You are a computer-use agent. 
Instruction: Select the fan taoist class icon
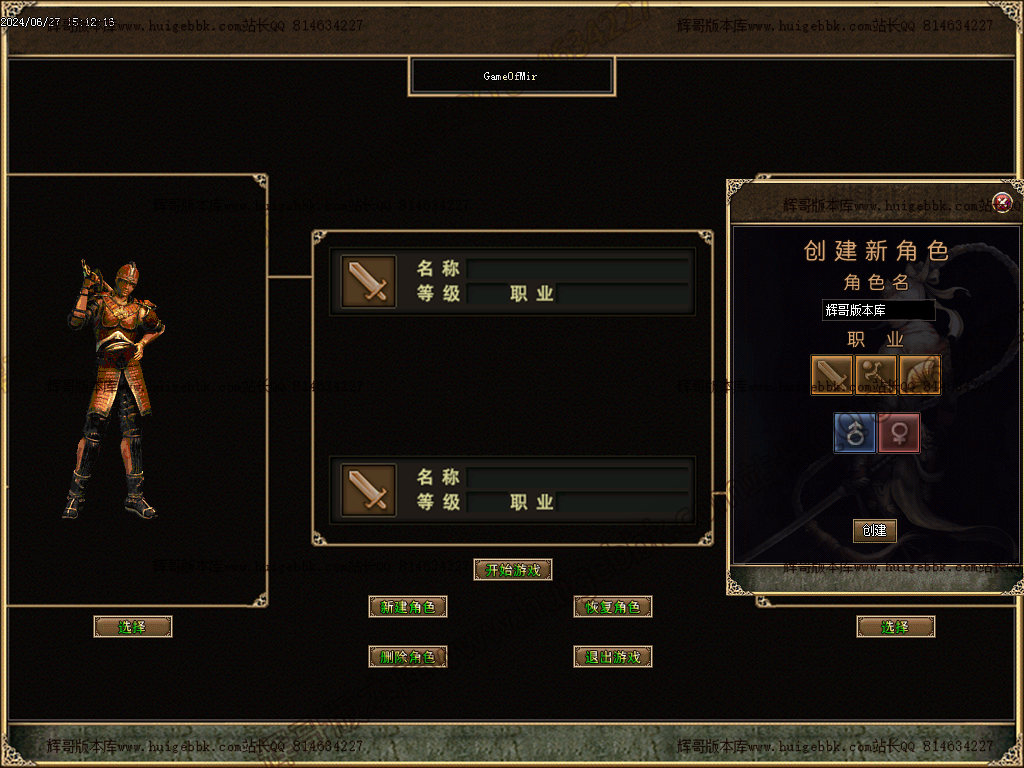click(919, 375)
